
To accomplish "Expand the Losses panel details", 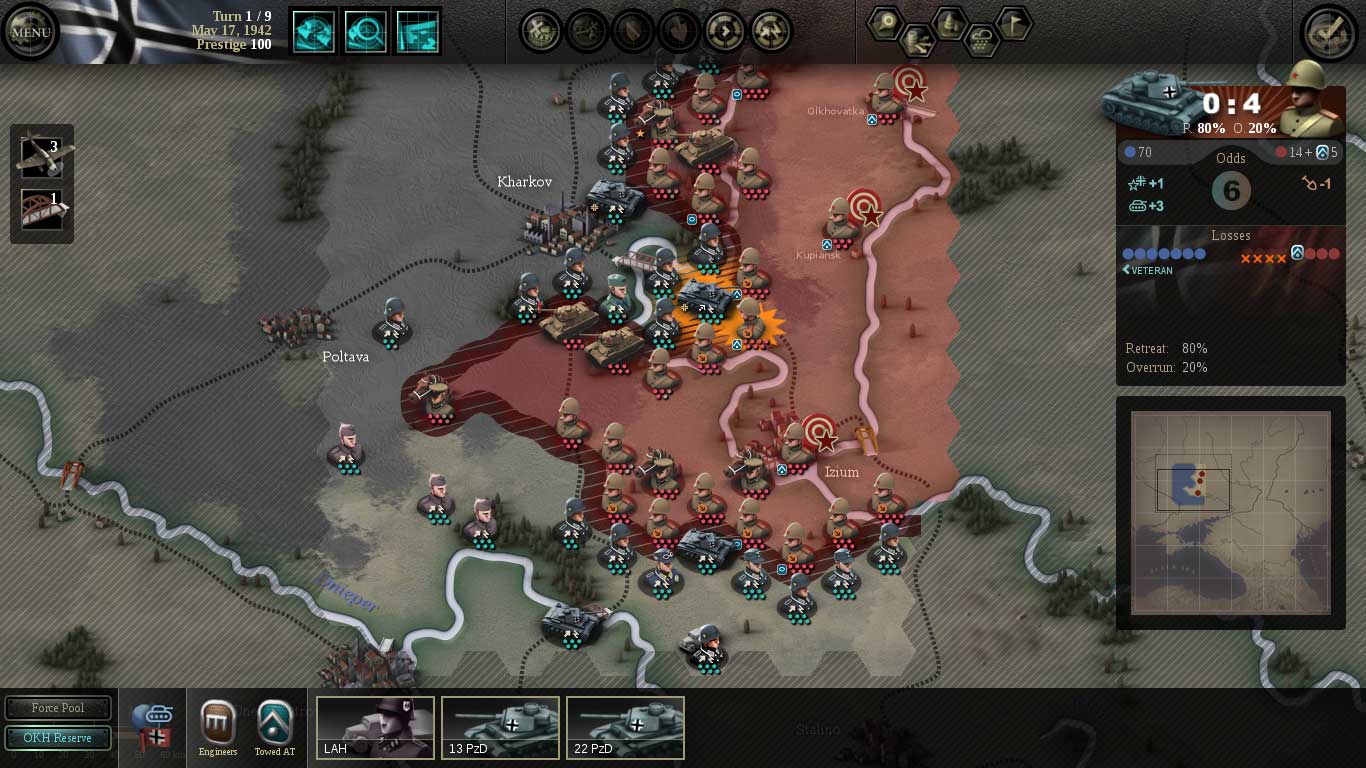I will (x=1231, y=236).
